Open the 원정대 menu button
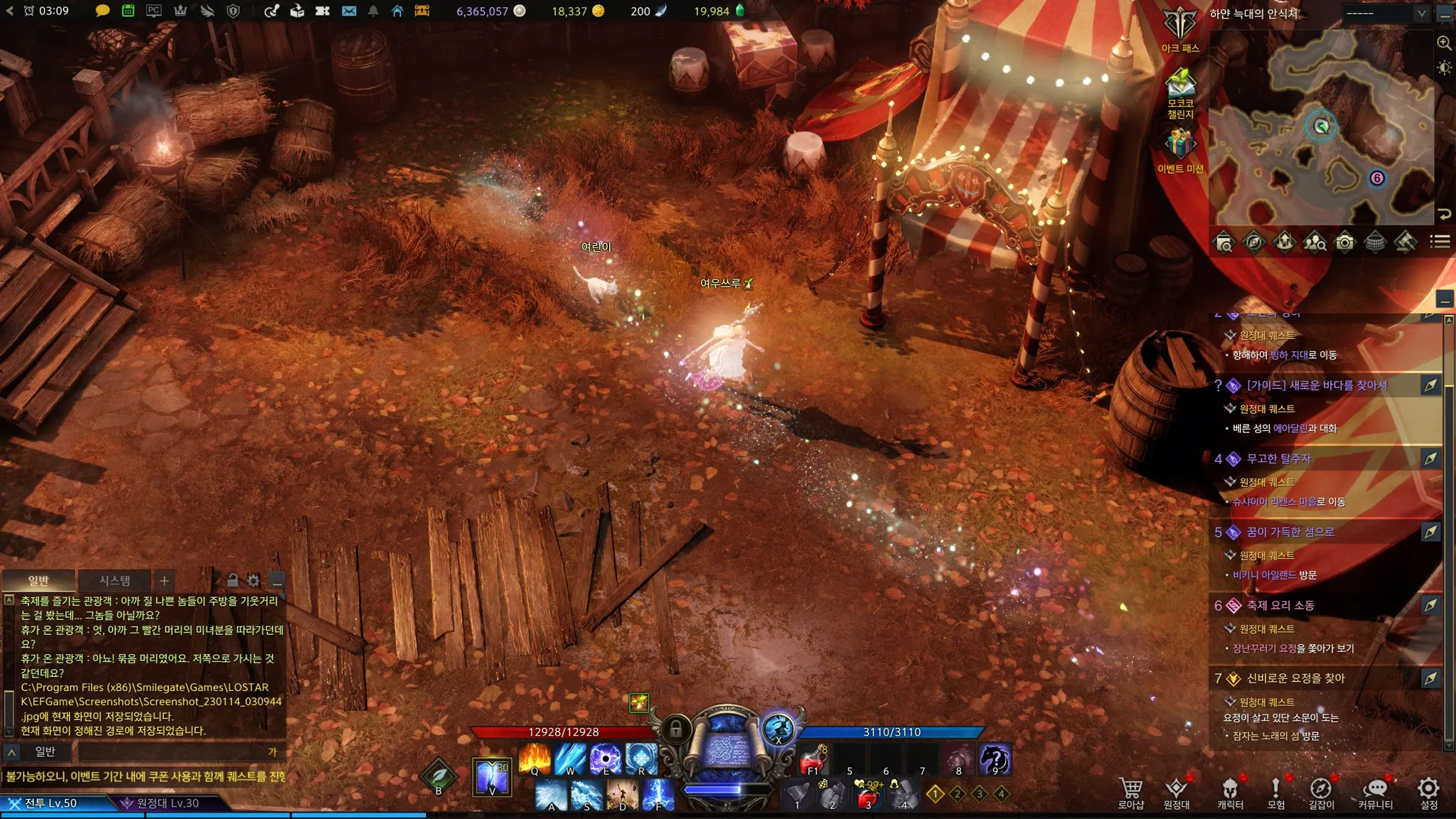The width and height of the screenshot is (1456, 819). (1177, 792)
